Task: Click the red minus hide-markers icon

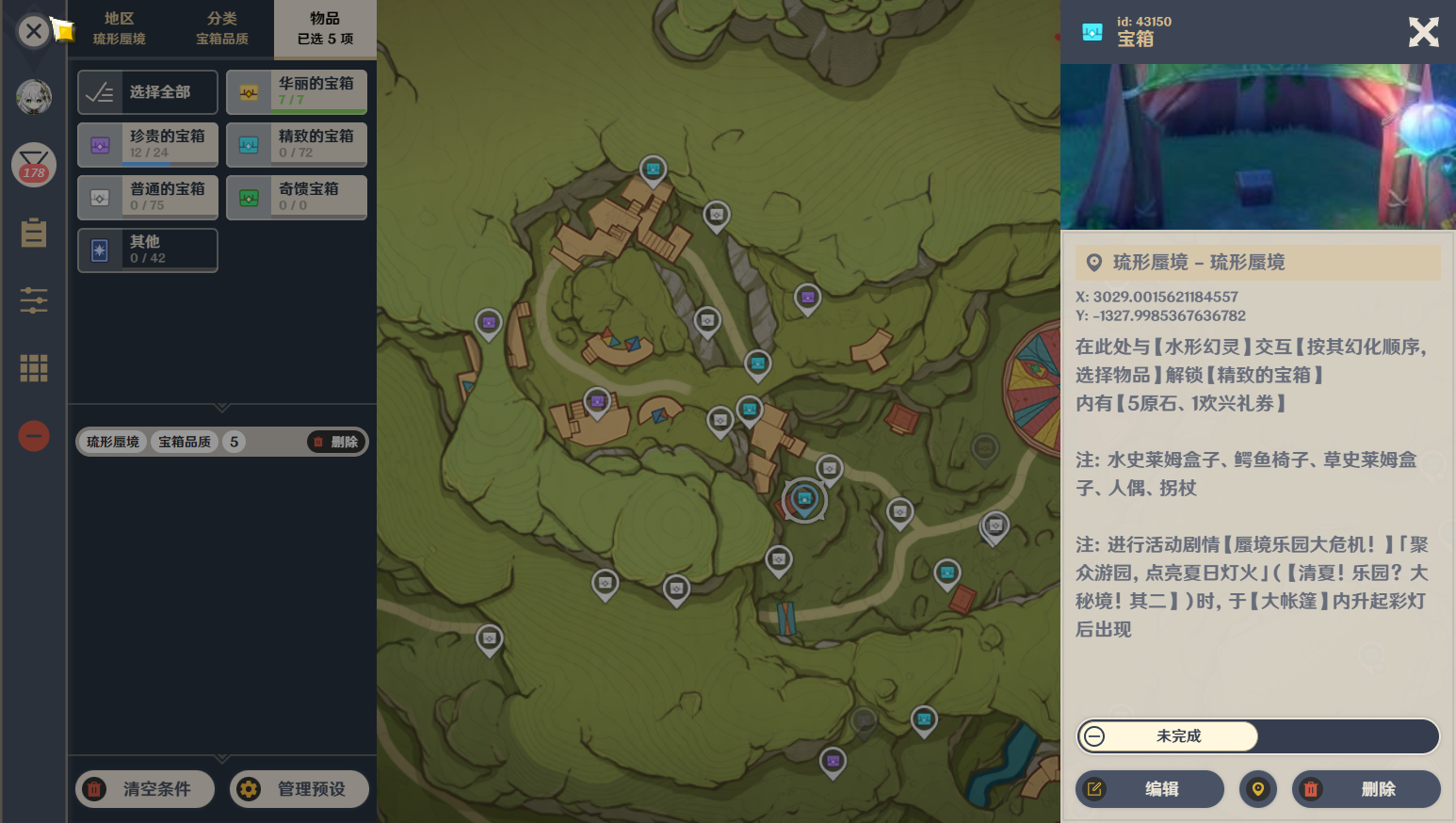Action: point(33,436)
